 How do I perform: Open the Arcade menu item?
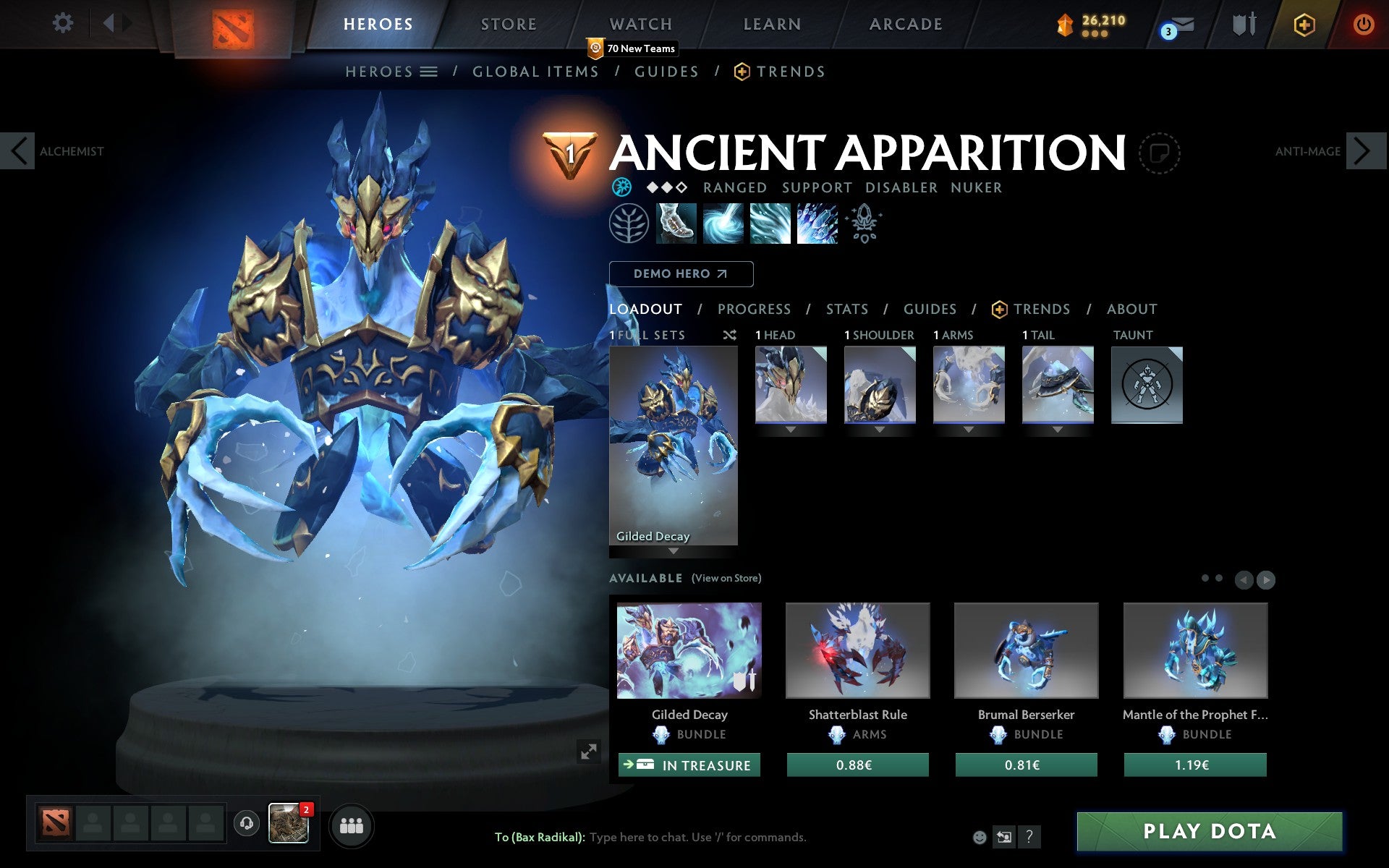coord(905,23)
